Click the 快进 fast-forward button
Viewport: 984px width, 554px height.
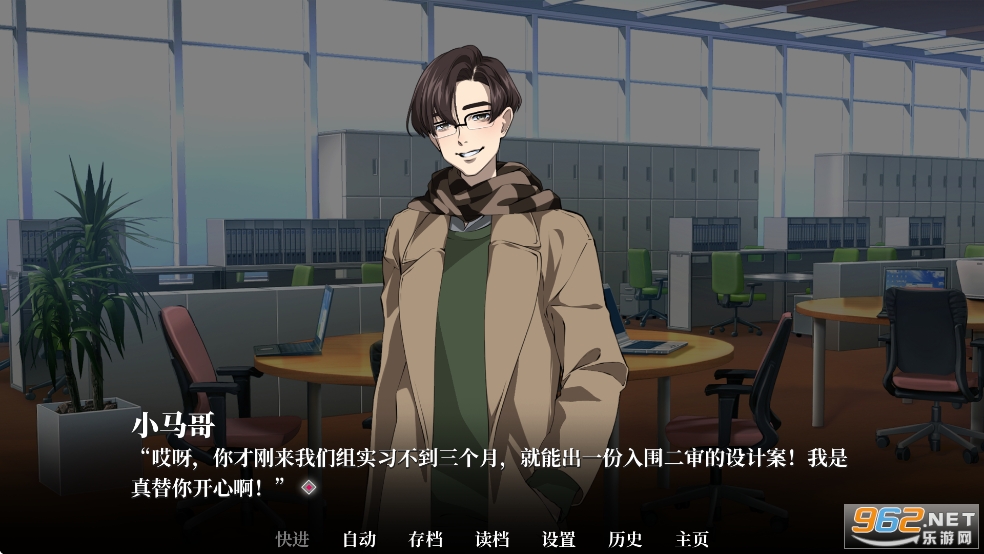pos(292,539)
